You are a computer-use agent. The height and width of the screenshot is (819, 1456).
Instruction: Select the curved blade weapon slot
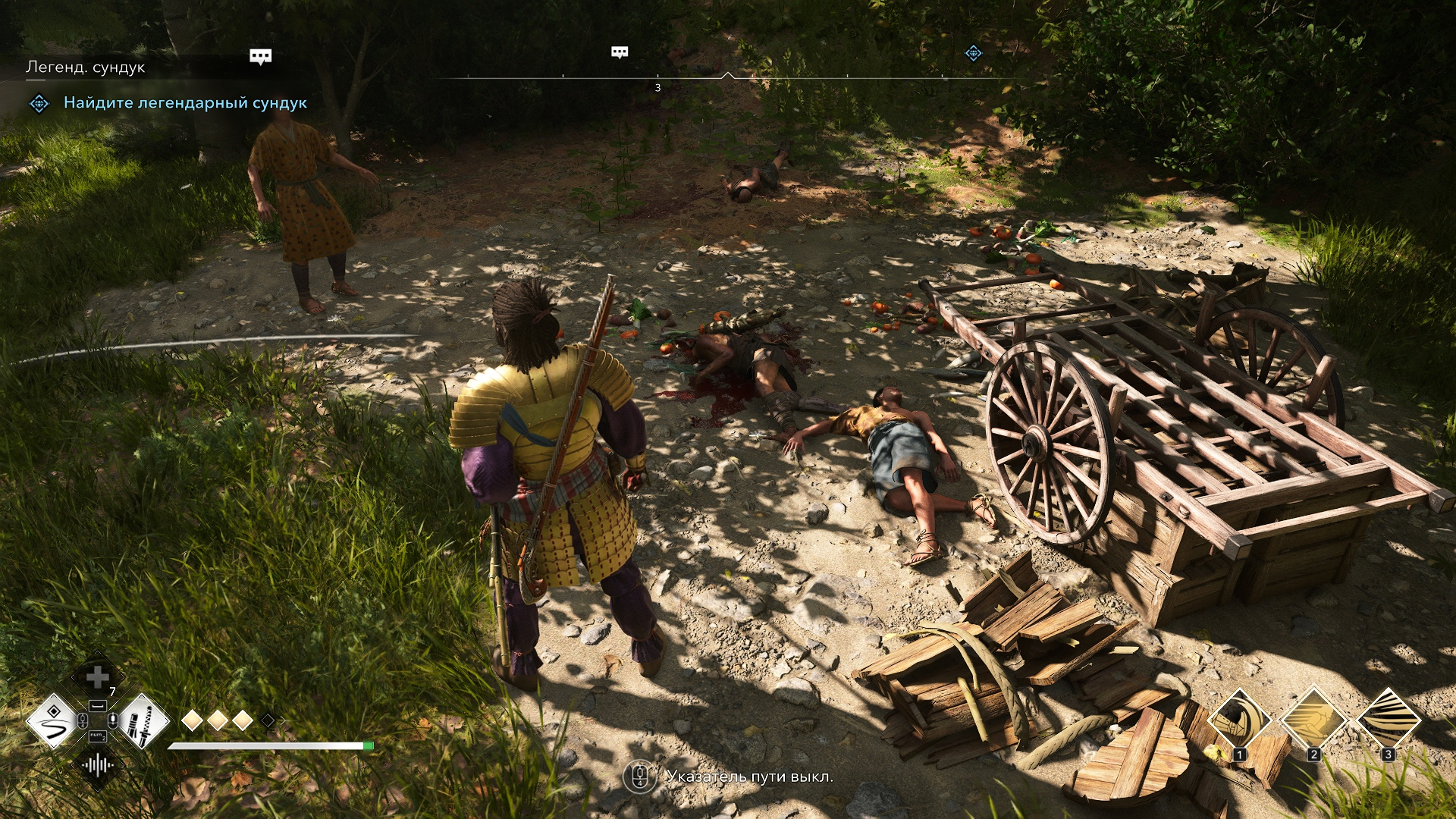(x=53, y=721)
